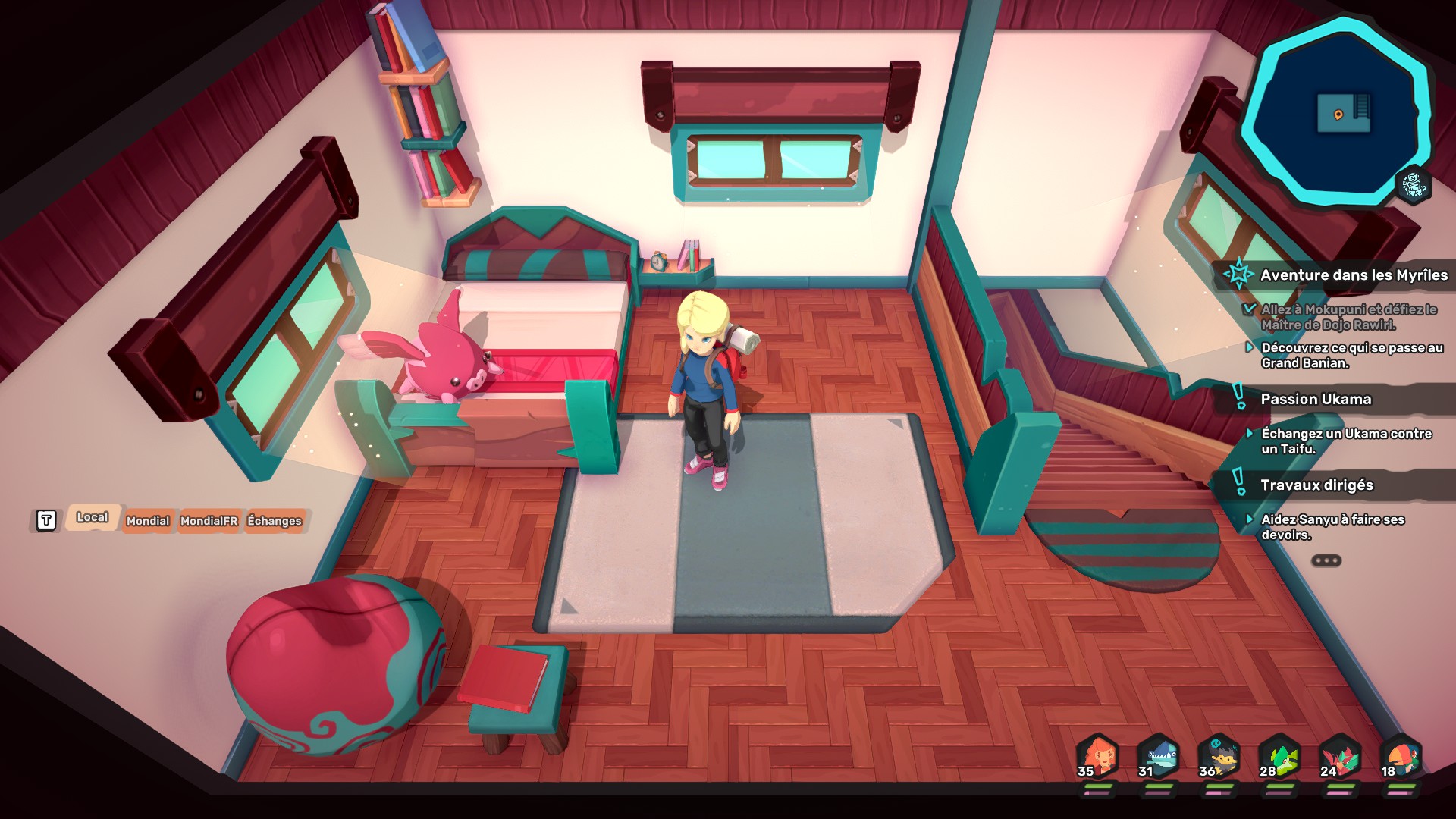Screen dimensions: 1456x819
Task: Select the MondialFR chat channel
Action: [x=209, y=521]
